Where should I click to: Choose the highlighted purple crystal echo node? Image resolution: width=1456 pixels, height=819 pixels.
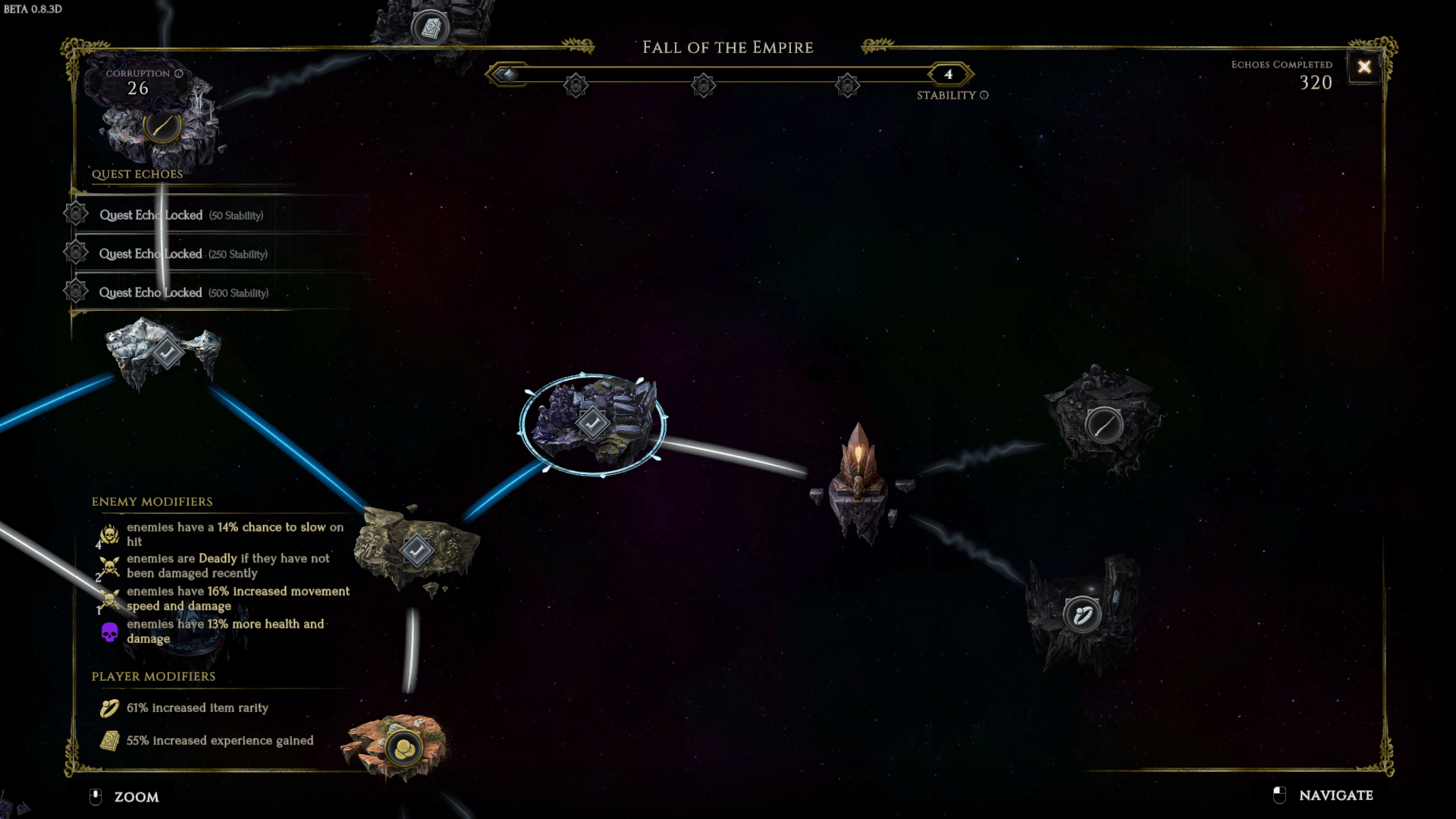(592, 423)
